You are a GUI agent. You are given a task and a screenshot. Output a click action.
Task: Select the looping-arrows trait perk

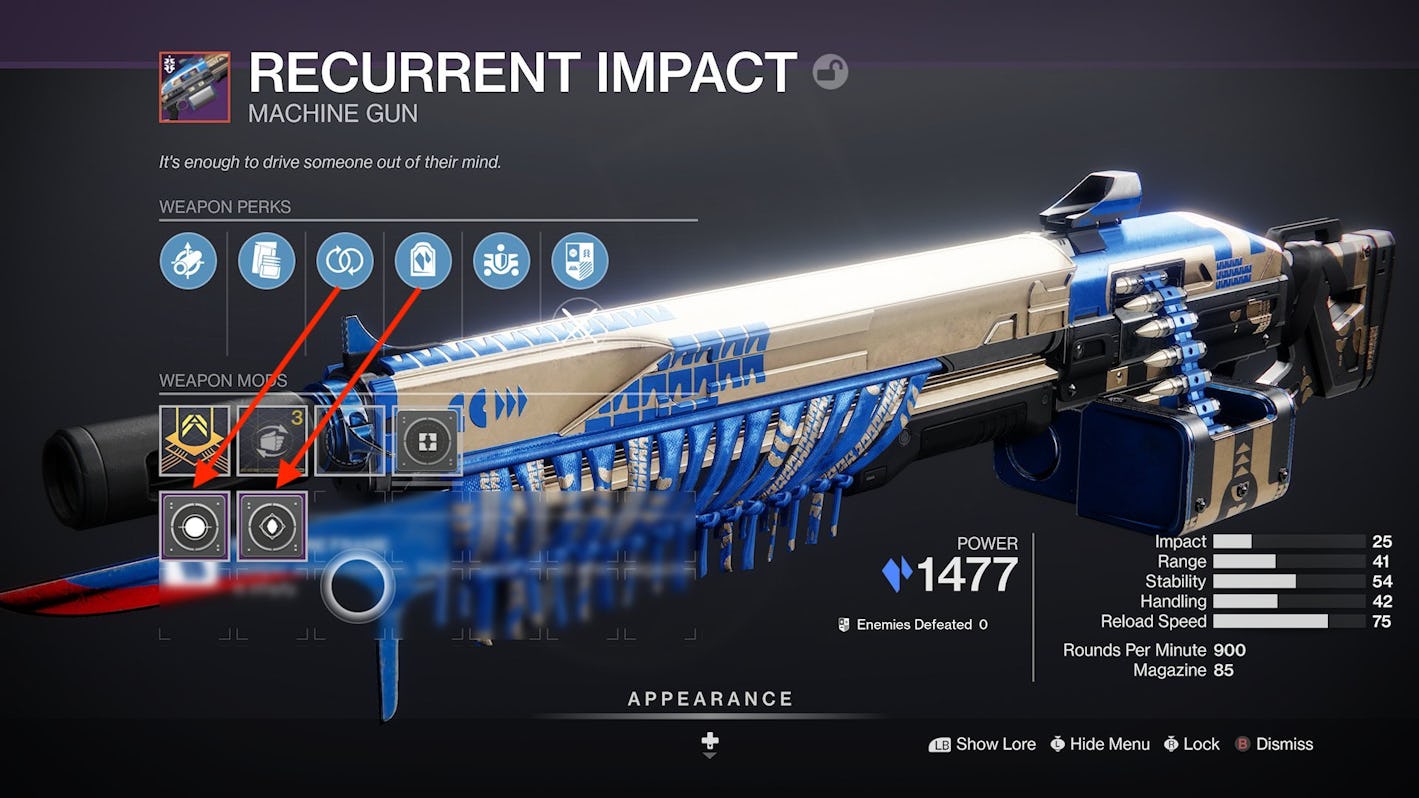point(344,260)
